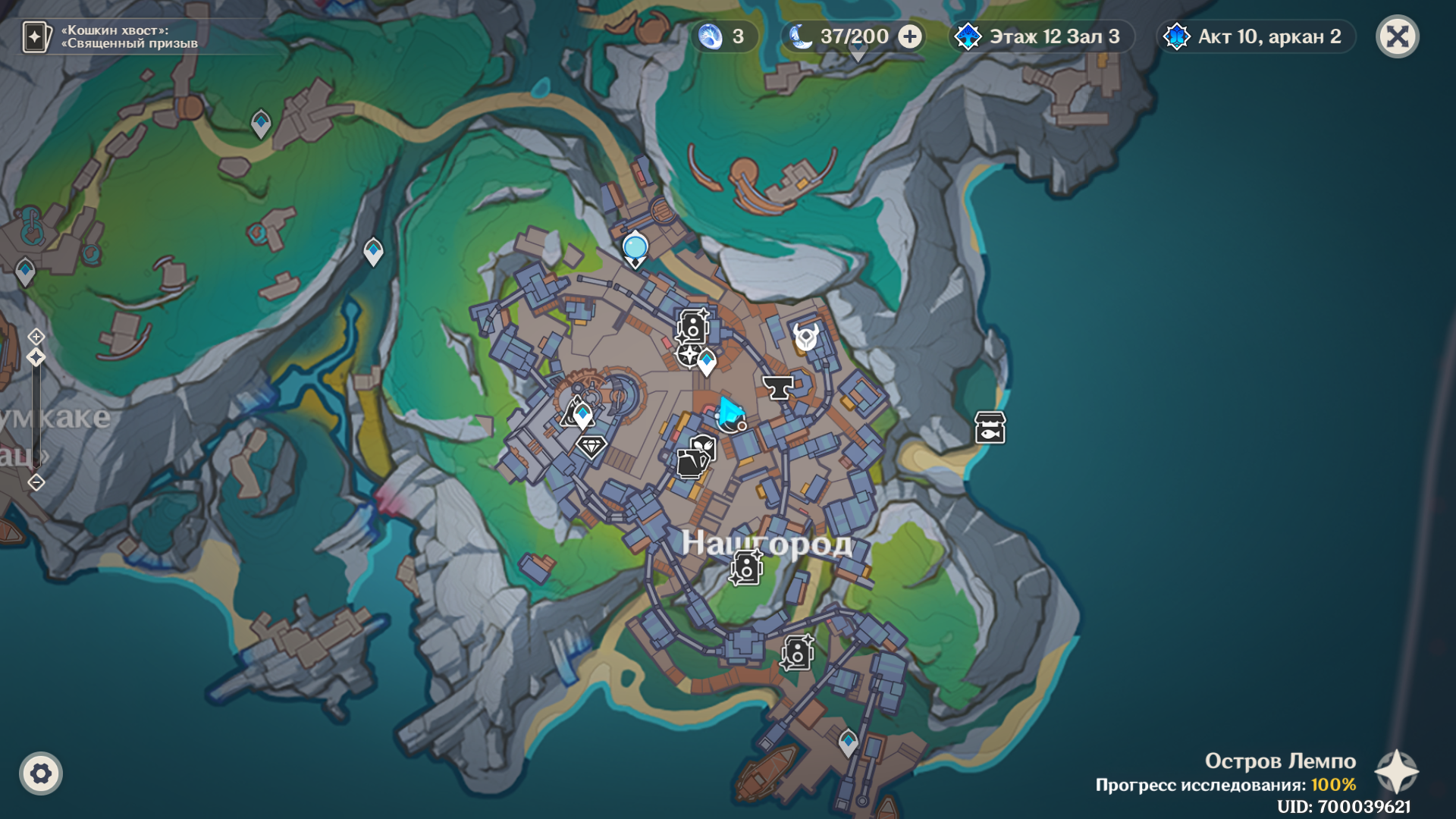Select the diamond jewel shop marker
Viewport: 1456px width, 819px height.
591,446
